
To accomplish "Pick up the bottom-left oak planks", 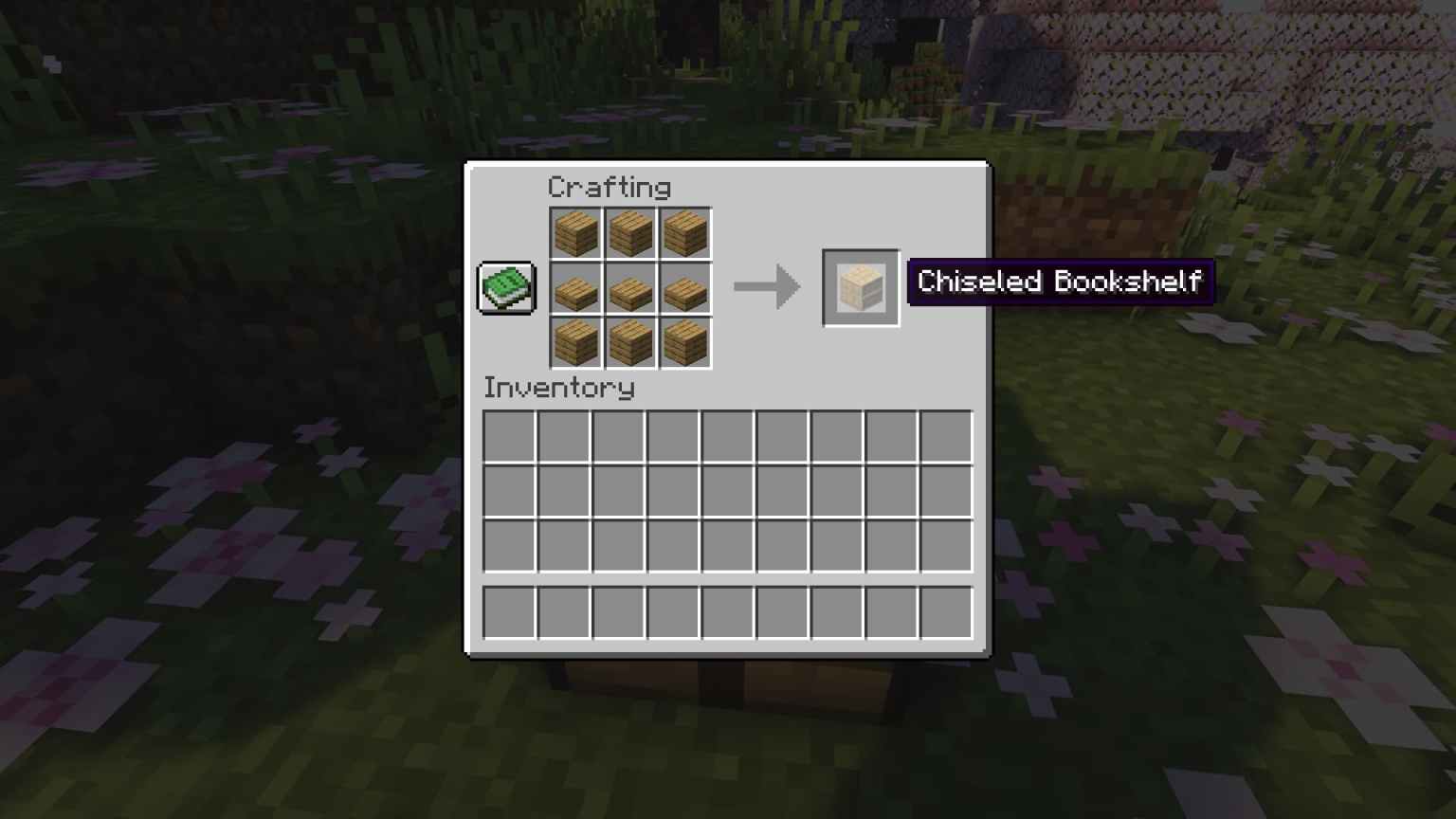I will [575, 342].
